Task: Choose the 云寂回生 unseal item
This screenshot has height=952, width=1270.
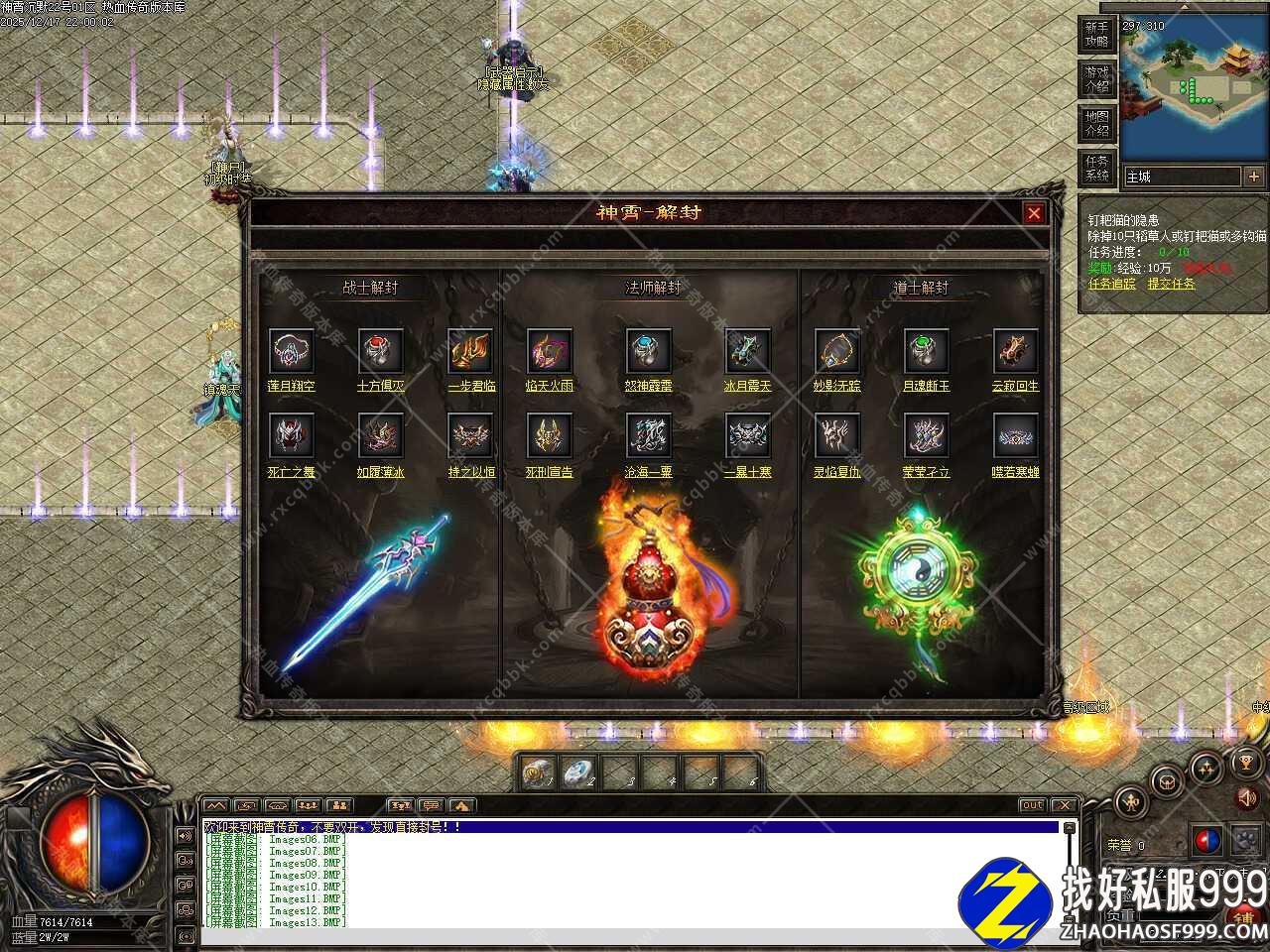Action: [x=1015, y=351]
